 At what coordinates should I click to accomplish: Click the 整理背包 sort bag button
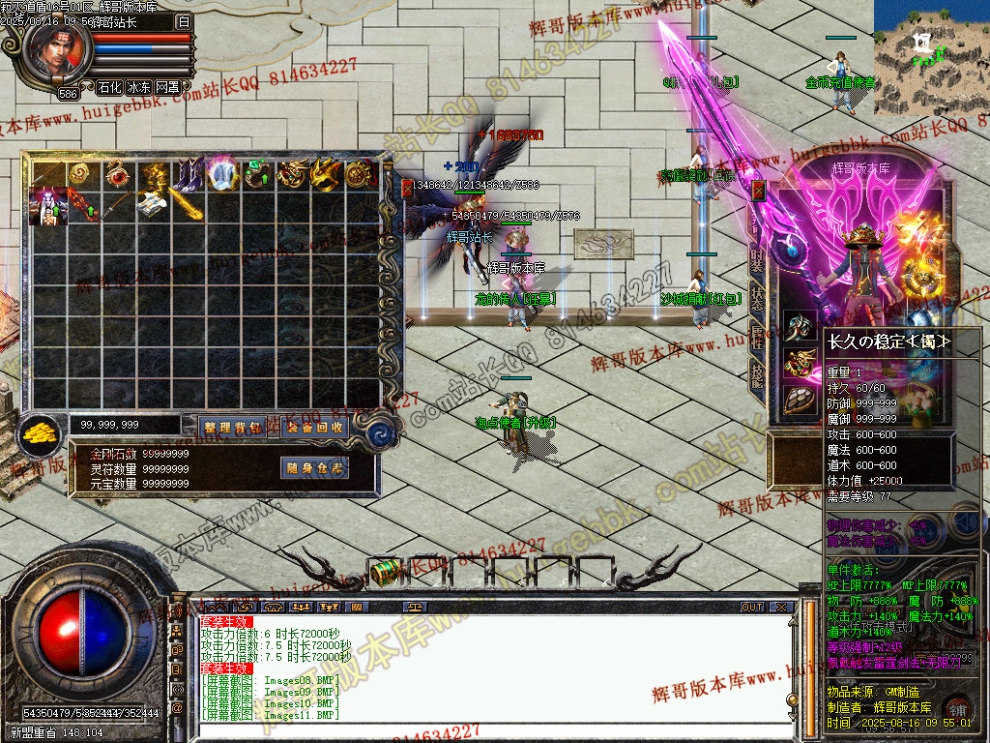tap(232, 427)
